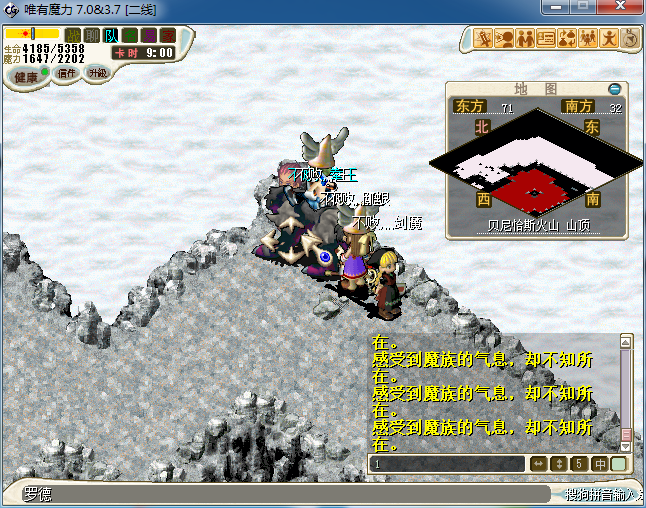Open the three-people family icon in toolbar
The width and height of the screenshot is (646, 508).
click(588, 39)
